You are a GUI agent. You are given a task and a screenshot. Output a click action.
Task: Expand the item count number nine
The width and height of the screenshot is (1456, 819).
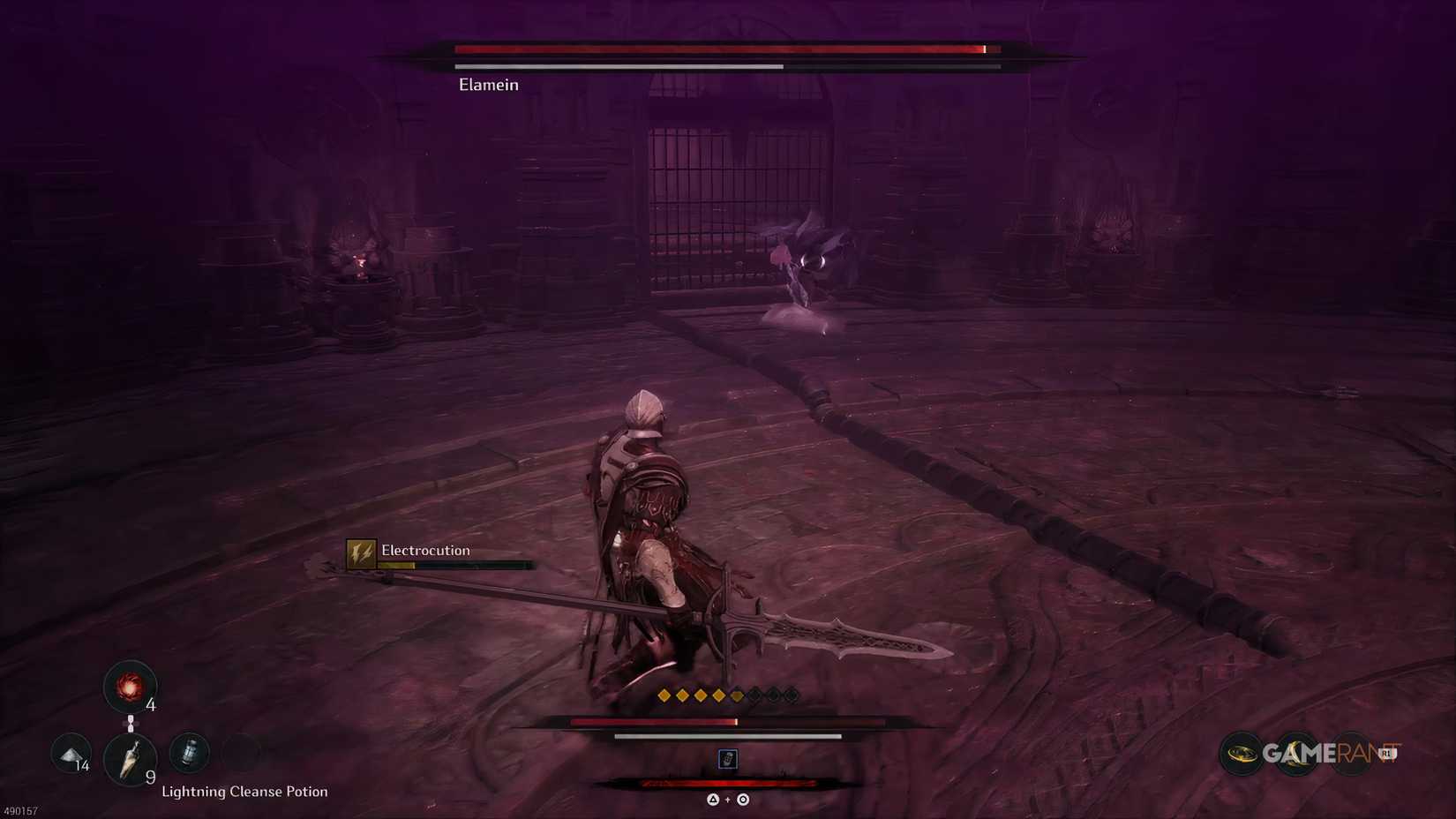click(150, 777)
